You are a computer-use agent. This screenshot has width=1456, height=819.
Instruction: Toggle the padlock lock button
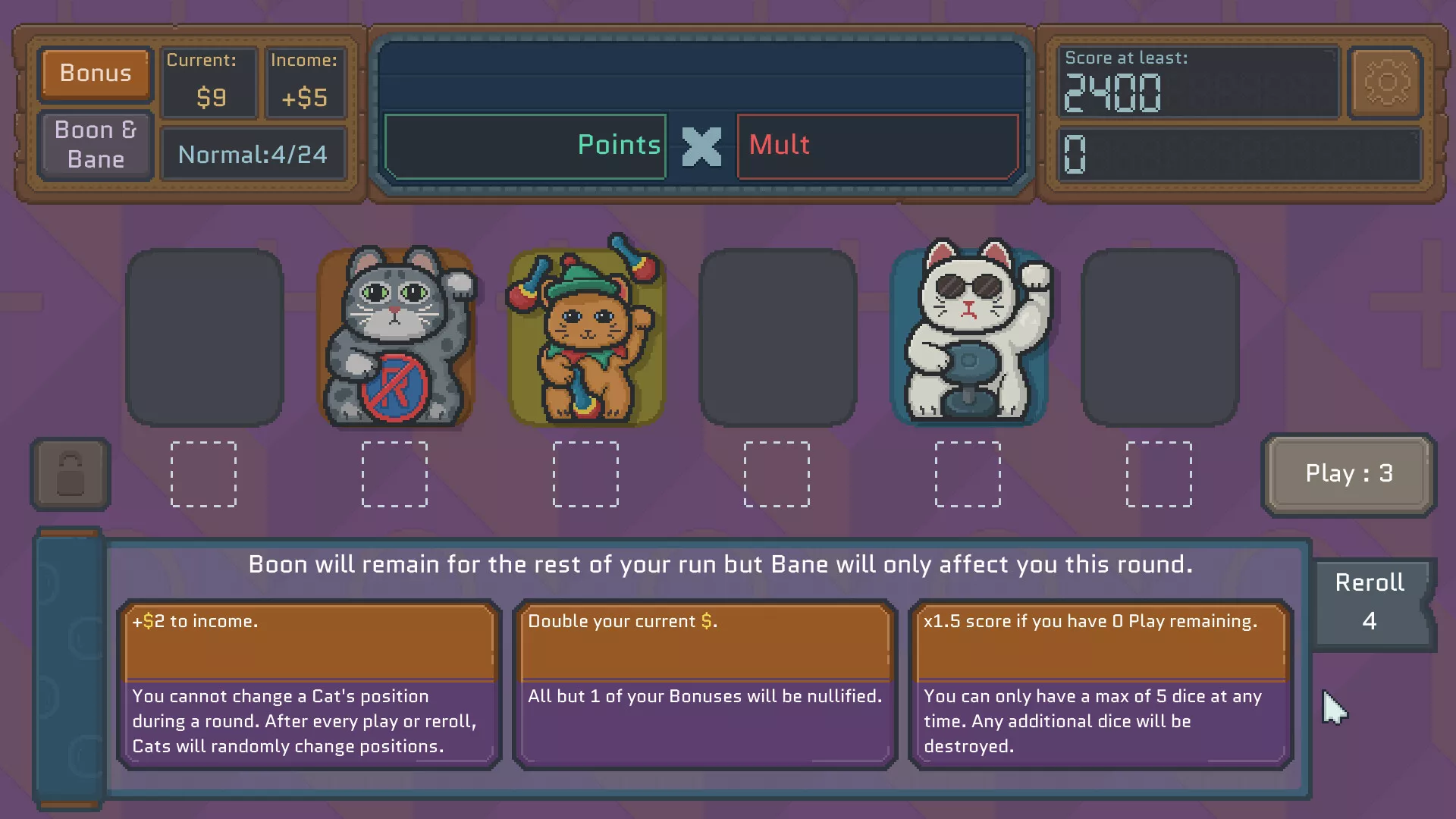point(71,474)
